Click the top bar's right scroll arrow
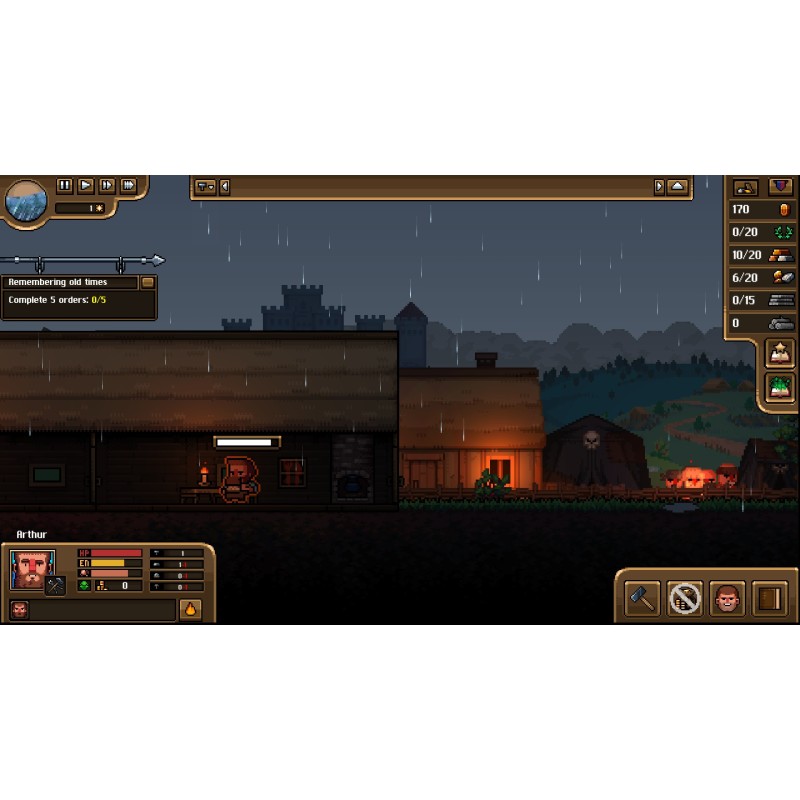800x800 pixels. click(659, 187)
